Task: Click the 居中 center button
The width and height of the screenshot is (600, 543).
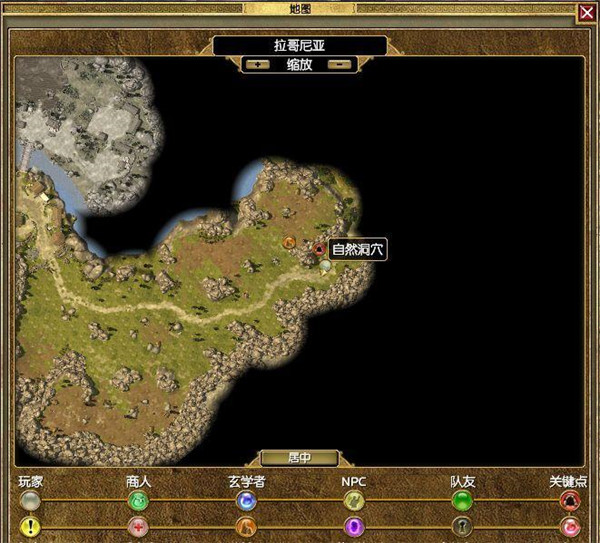Action: (299, 458)
